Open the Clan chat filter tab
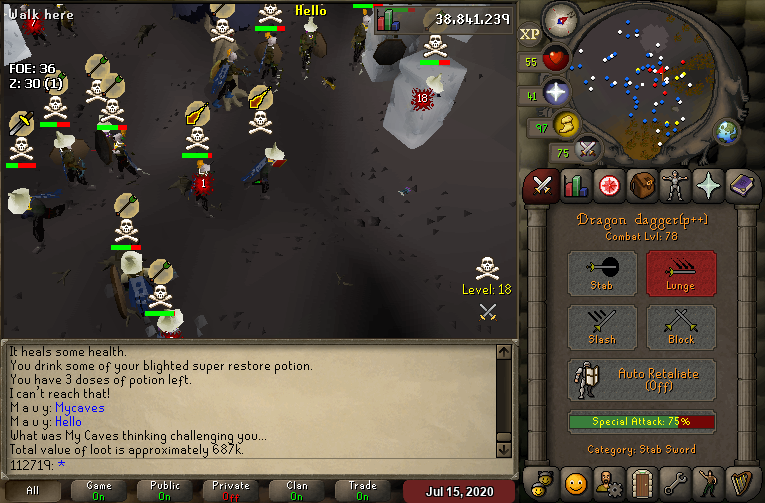 pyautogui.click(x=297, y=490)
